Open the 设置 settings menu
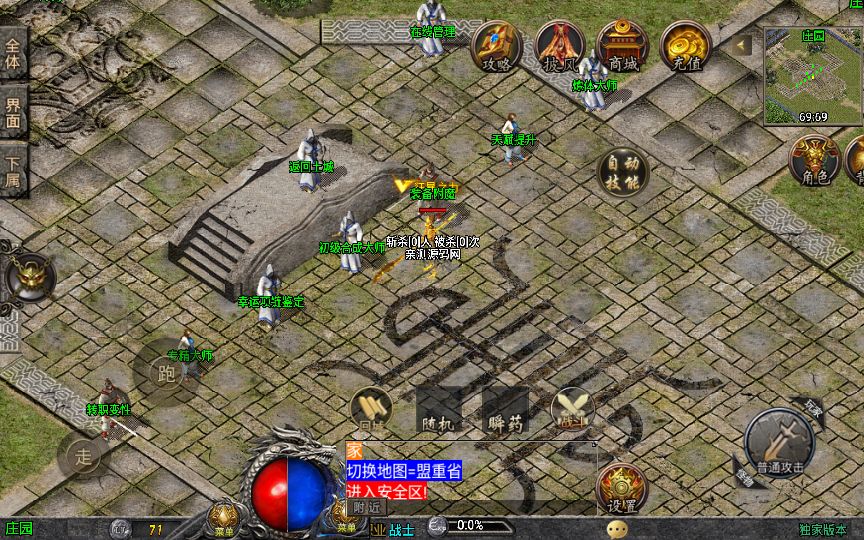Image resolution: width=864 pixels, height=540 pixels. pyautogui.click(x=622, y=490)
